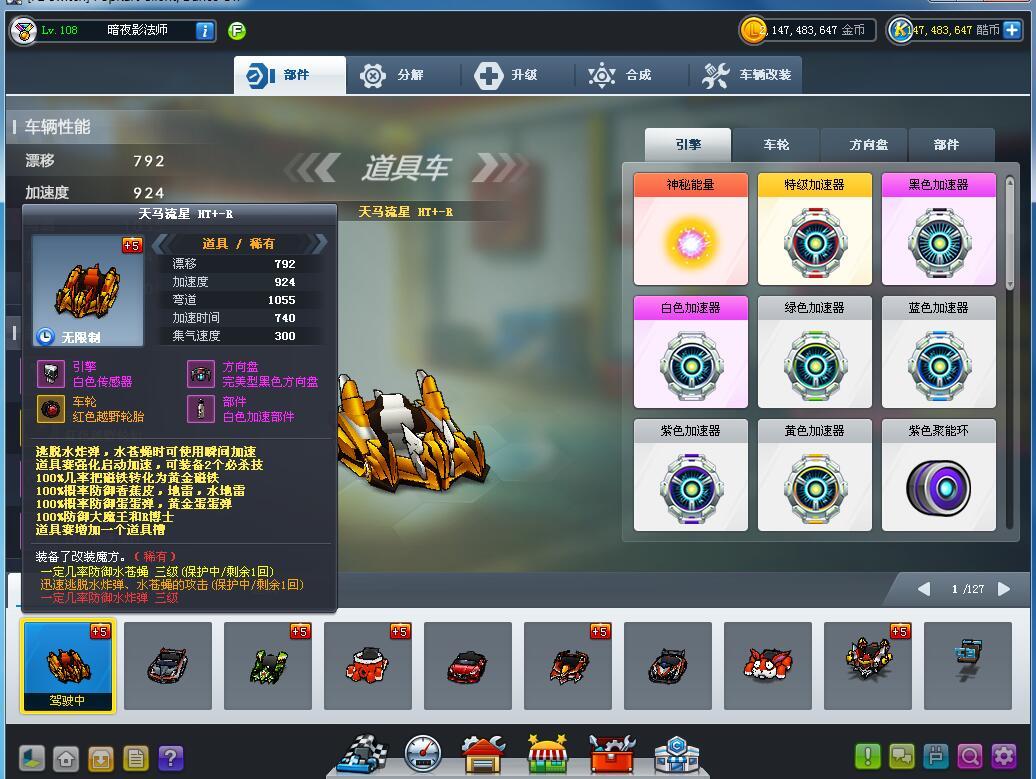Go to the previous vehicle list page
Viewport: 1036px width, 779px height.
click(924, 589)
